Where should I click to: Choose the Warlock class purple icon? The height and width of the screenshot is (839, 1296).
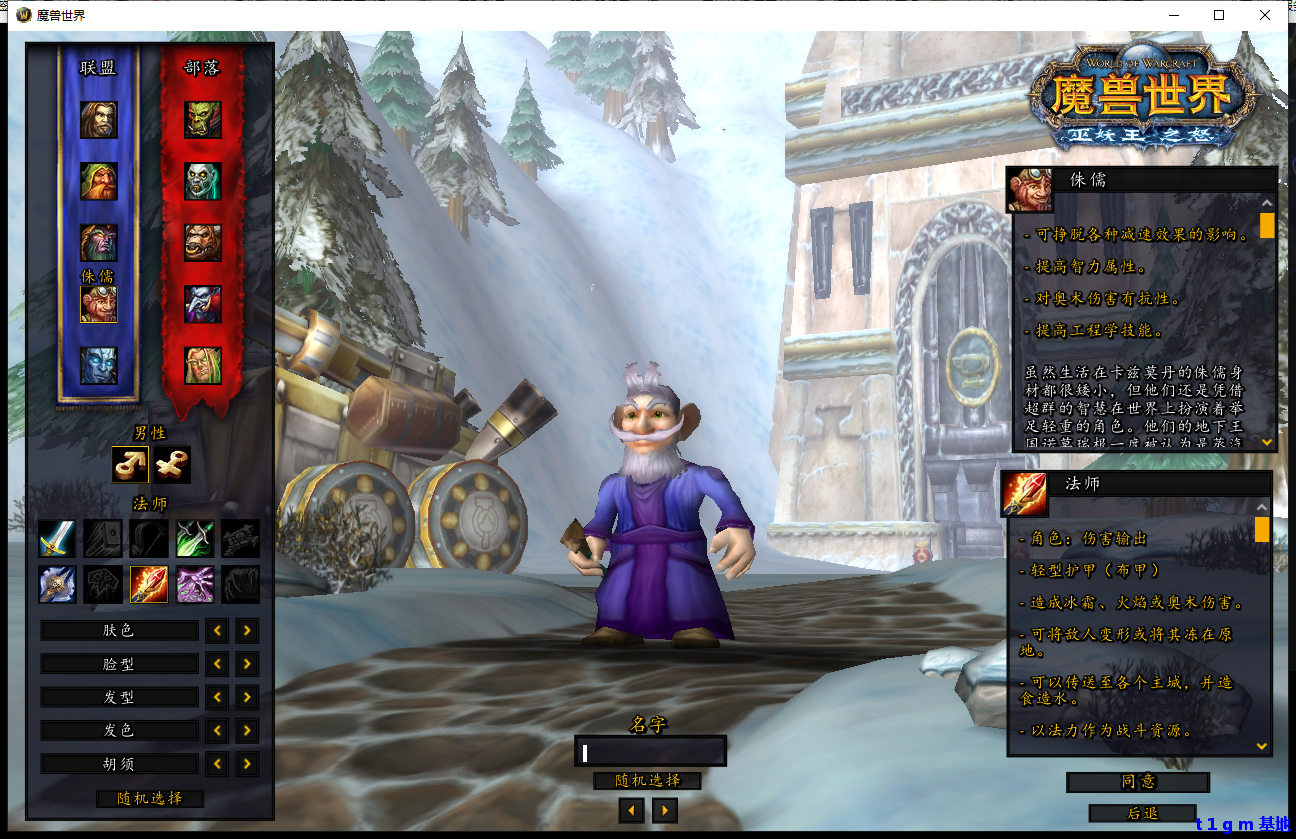click(195, 584)
